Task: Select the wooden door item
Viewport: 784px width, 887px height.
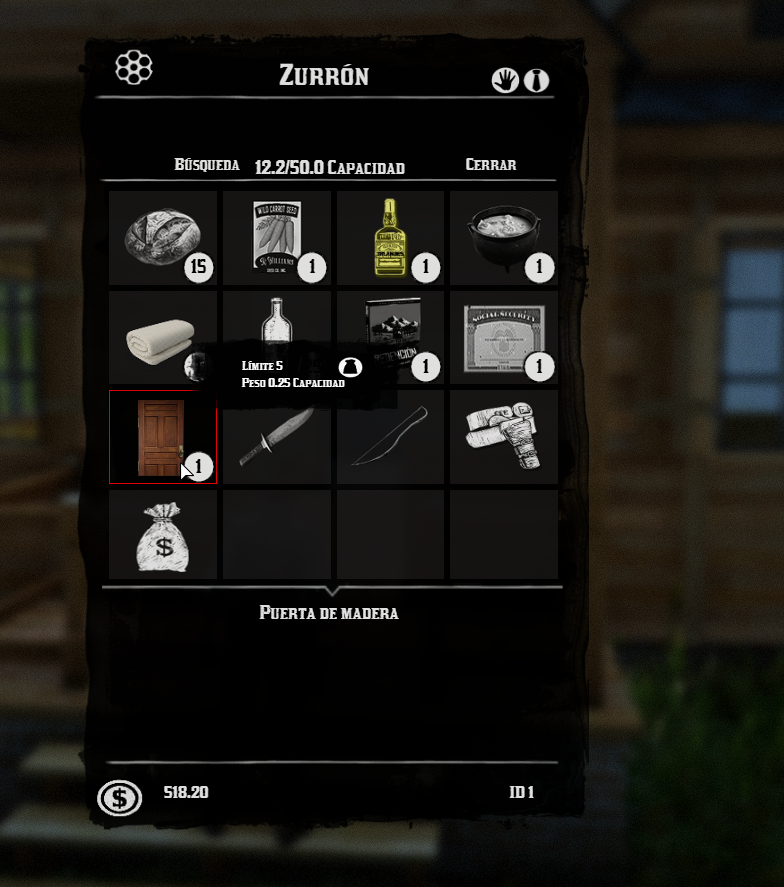Action: coord(163,437)
